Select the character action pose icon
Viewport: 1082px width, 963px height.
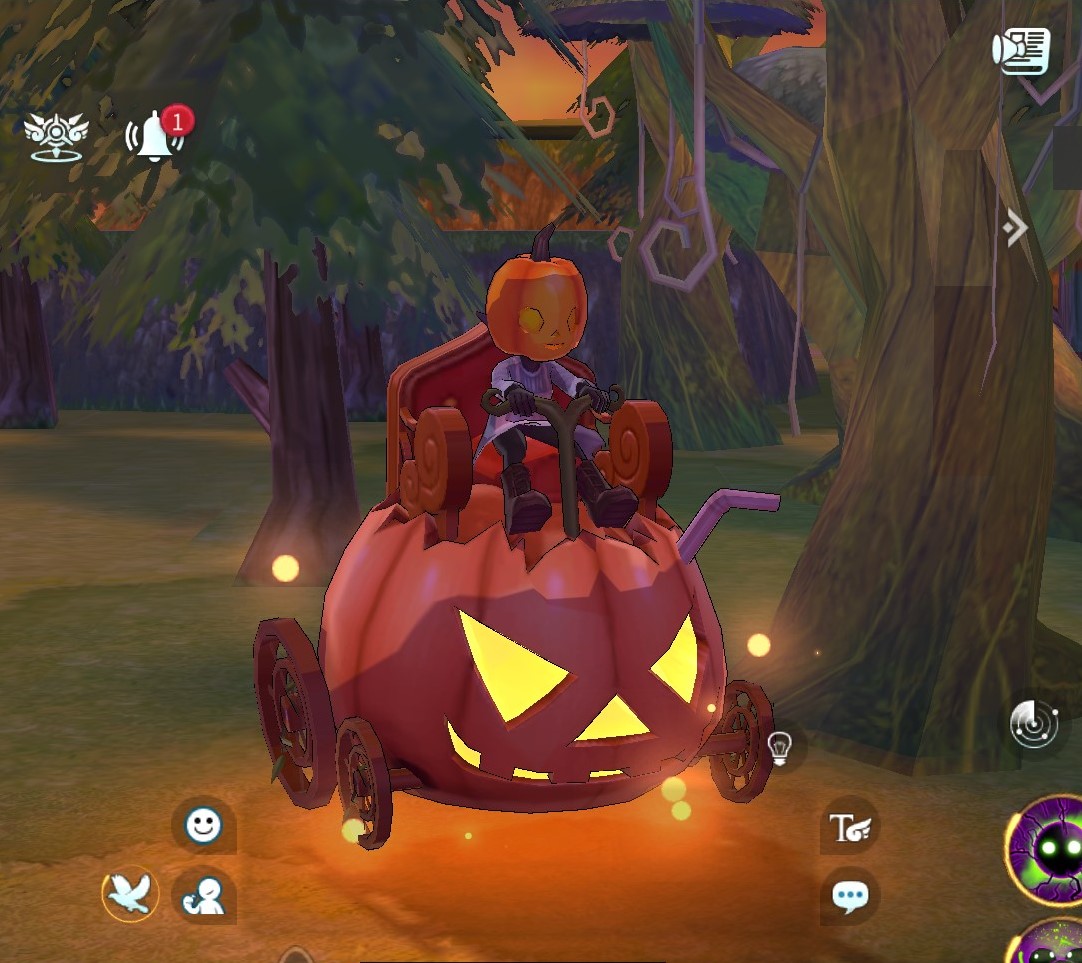203,894
